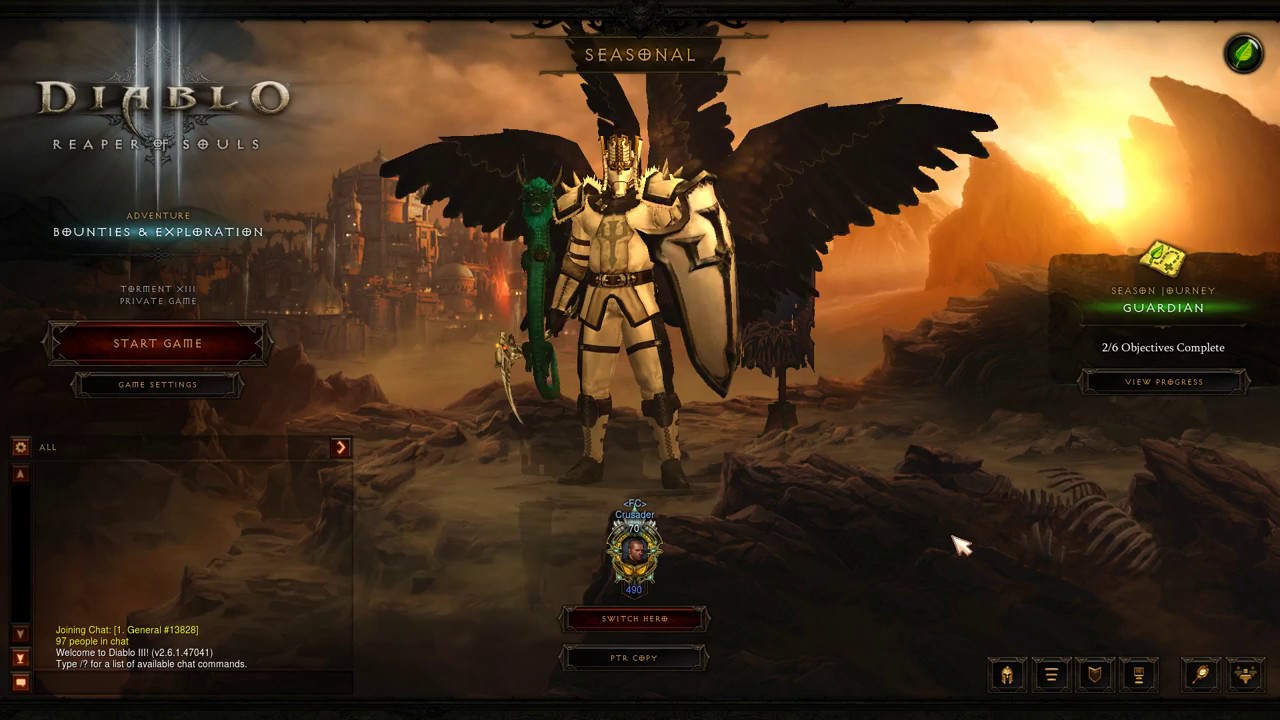Screen dimensions: 1280x720
Task: Open the helmet icon menu button
Action: 1007,675
